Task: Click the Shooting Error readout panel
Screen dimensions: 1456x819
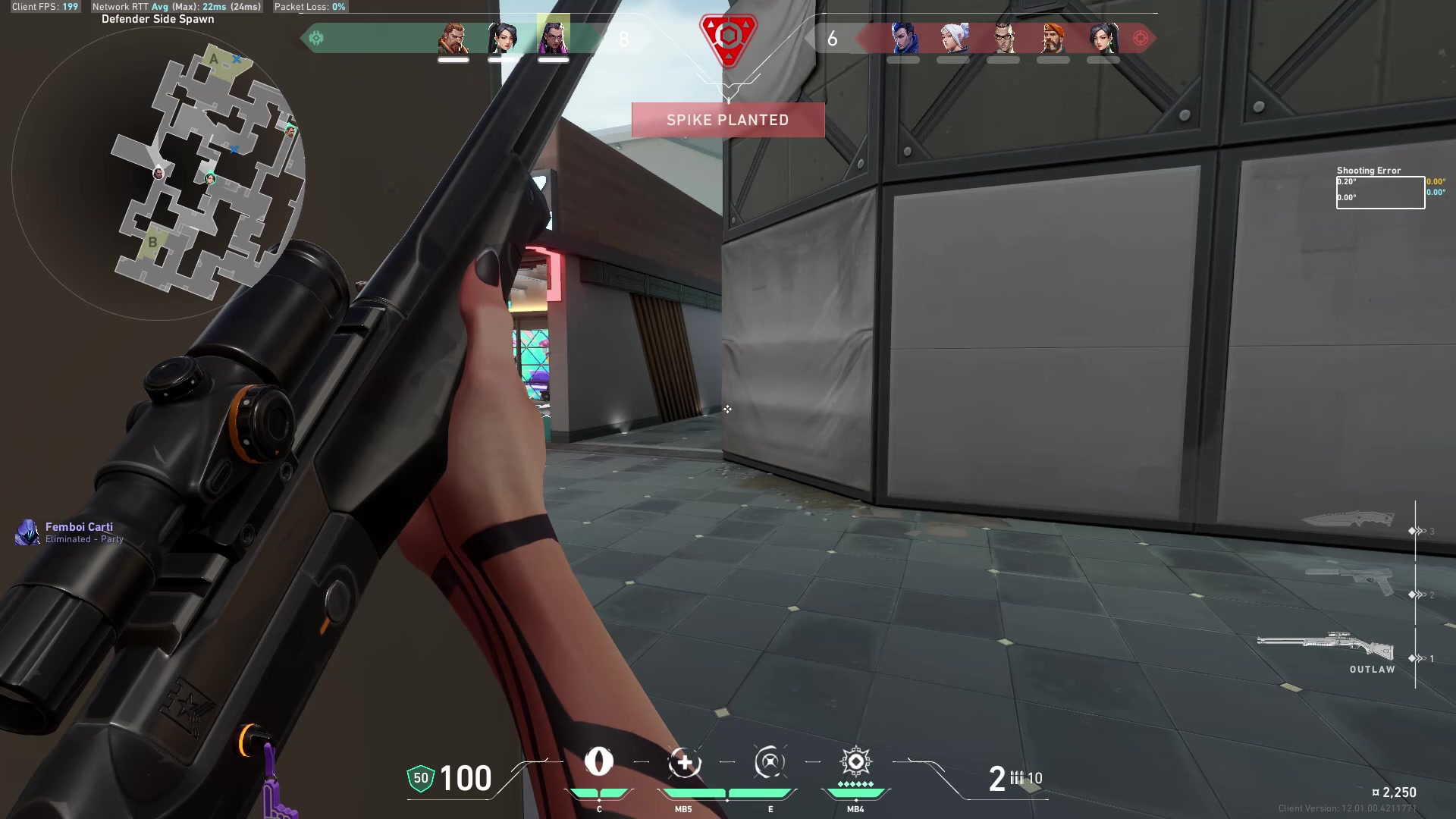Action: 1380,192
